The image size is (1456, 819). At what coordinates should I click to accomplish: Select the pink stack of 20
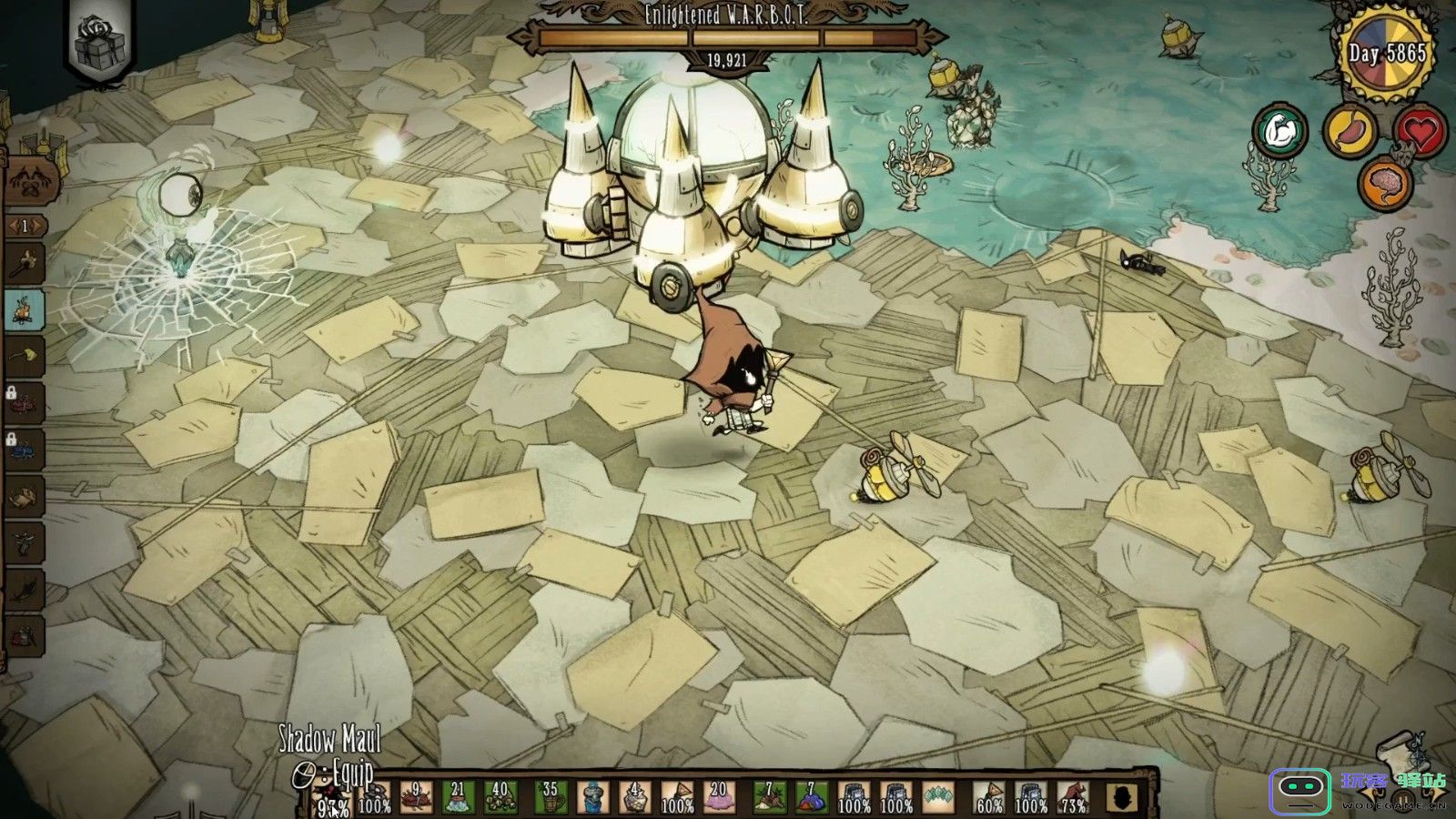point(719,797)
